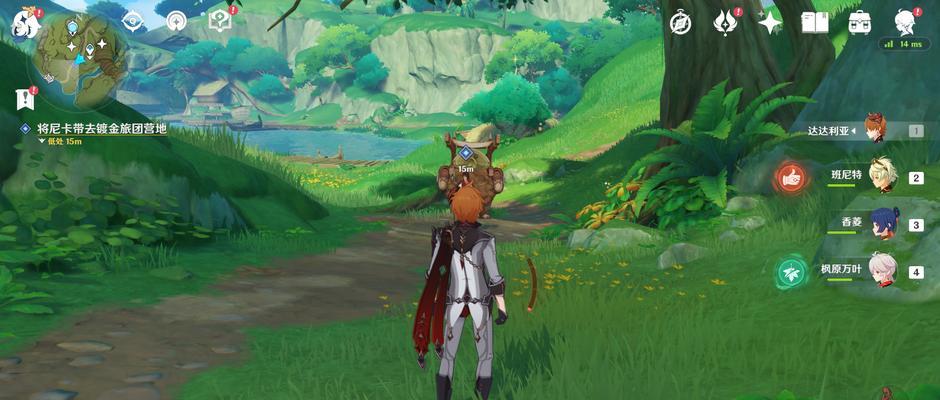The image size is (940, 400).
Task: Select the tracked quest 将尼卡带去镀金旅团营地
Action: [101, 129]
